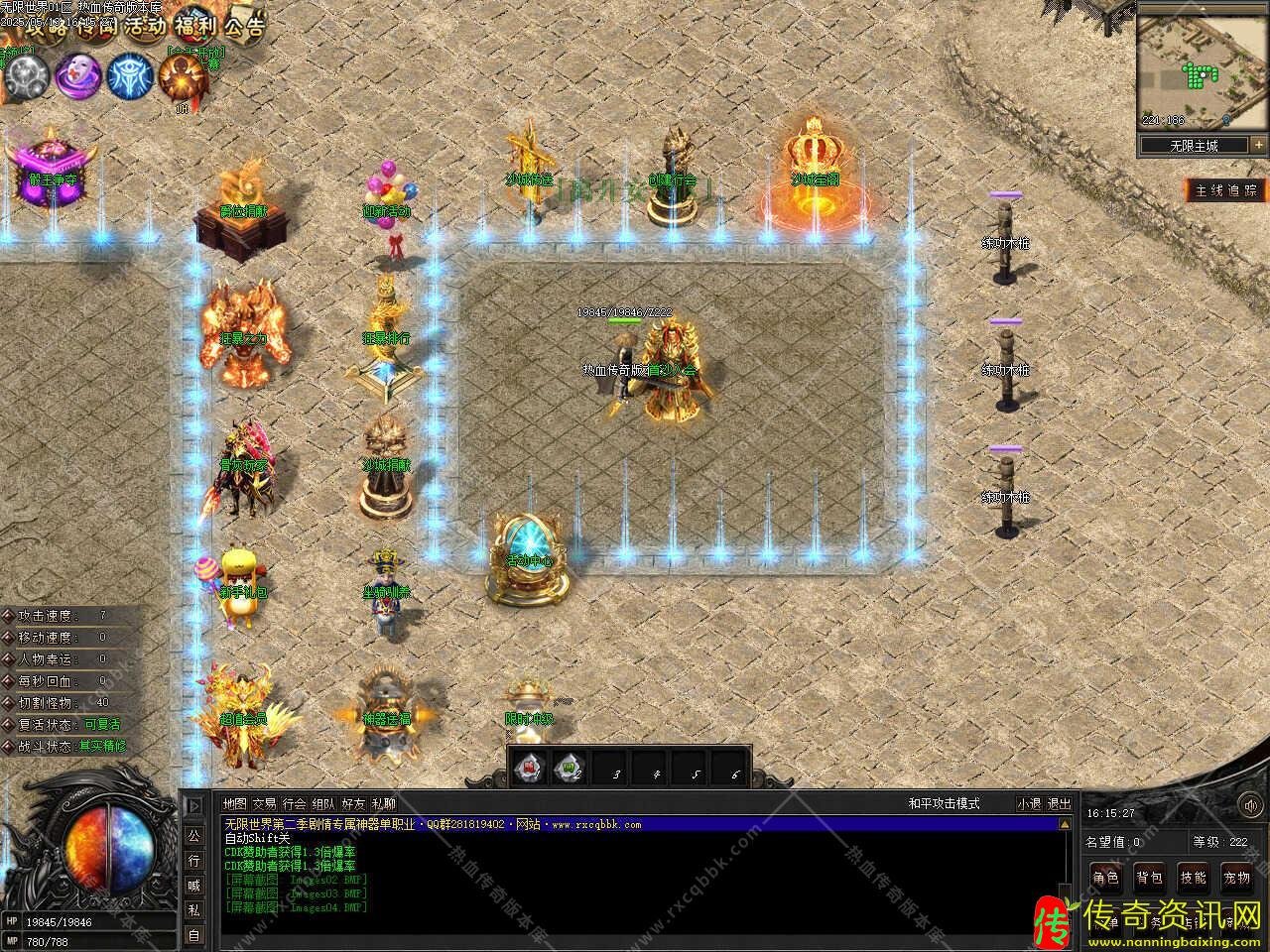Switch the 和平攻击模式 attack mode
This screenshot has width=1270, height=952.
(944, 804)
